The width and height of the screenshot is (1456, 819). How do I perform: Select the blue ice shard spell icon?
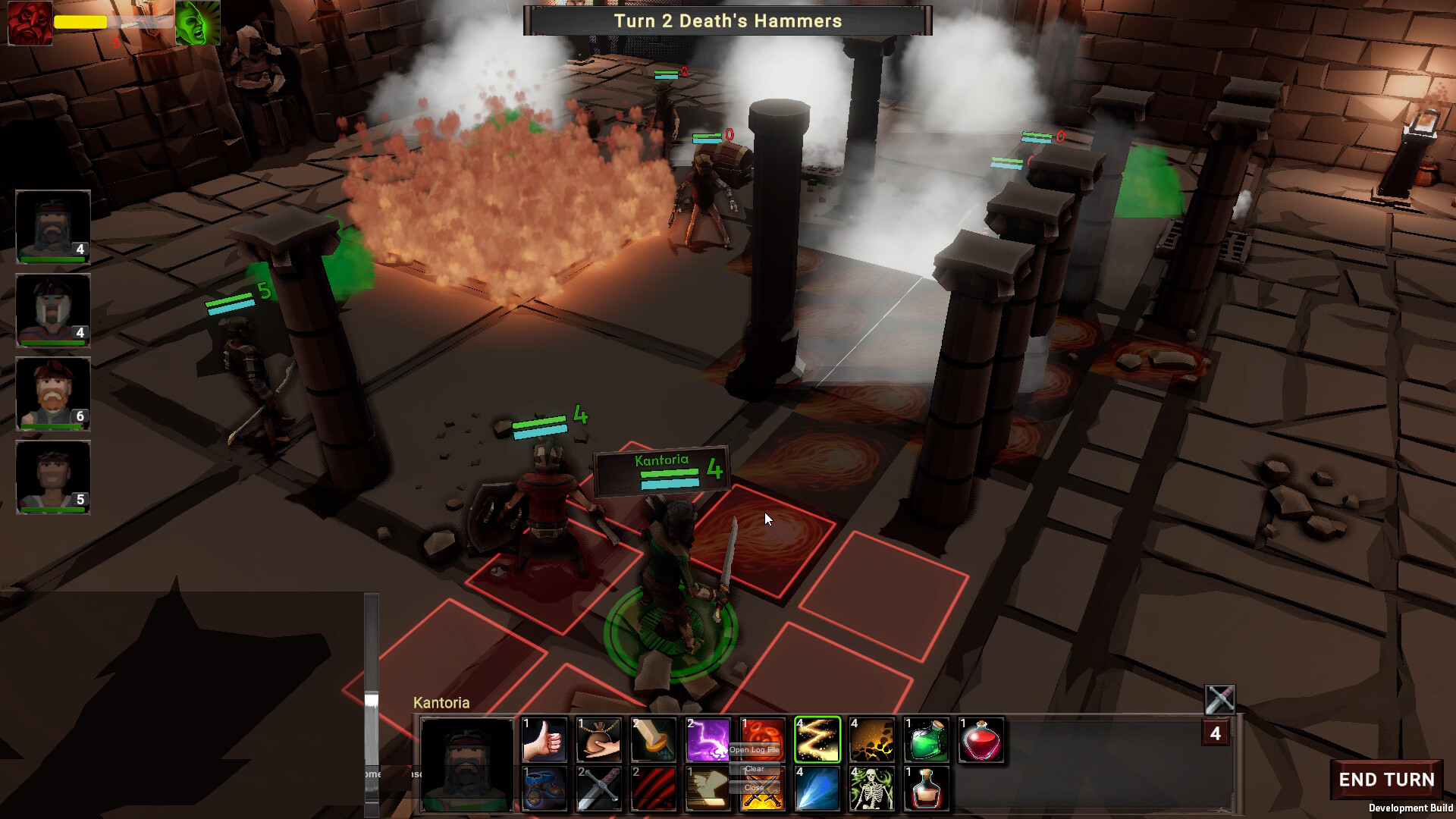click(x=817, y=789)
